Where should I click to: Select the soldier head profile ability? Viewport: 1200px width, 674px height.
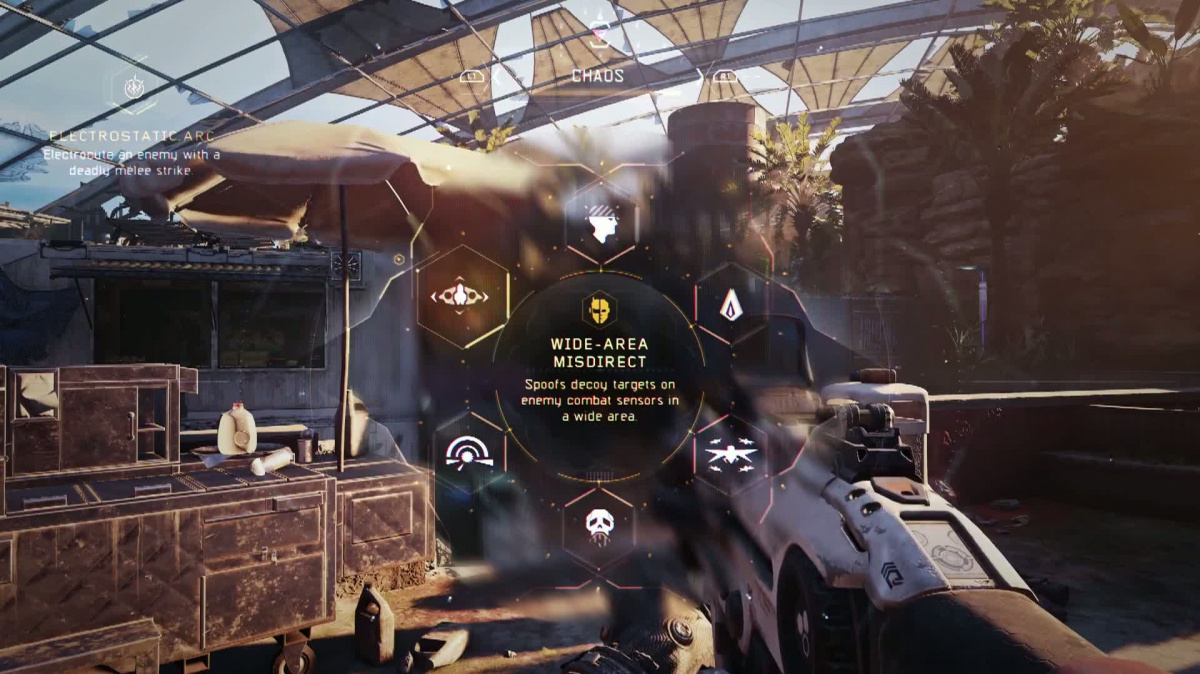(x=600, y=224)
